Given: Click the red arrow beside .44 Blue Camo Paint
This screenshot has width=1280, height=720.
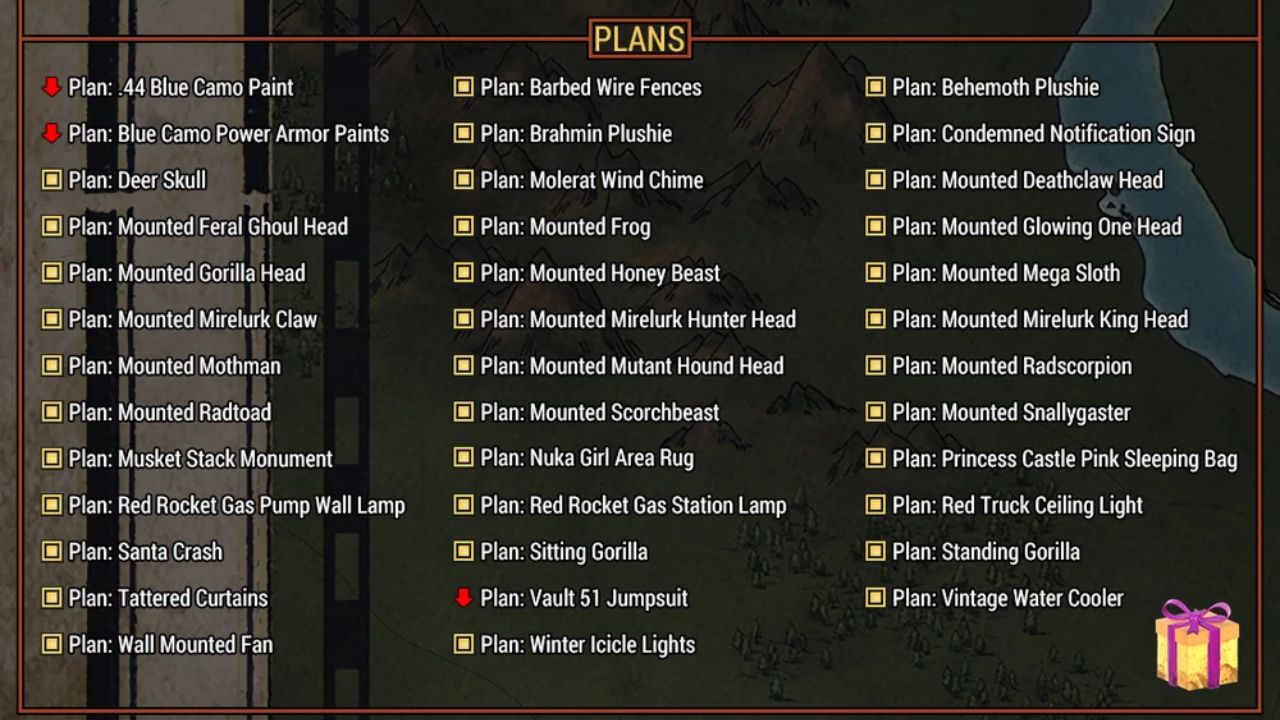Looking at the screenshot, I should pos(52,87).
